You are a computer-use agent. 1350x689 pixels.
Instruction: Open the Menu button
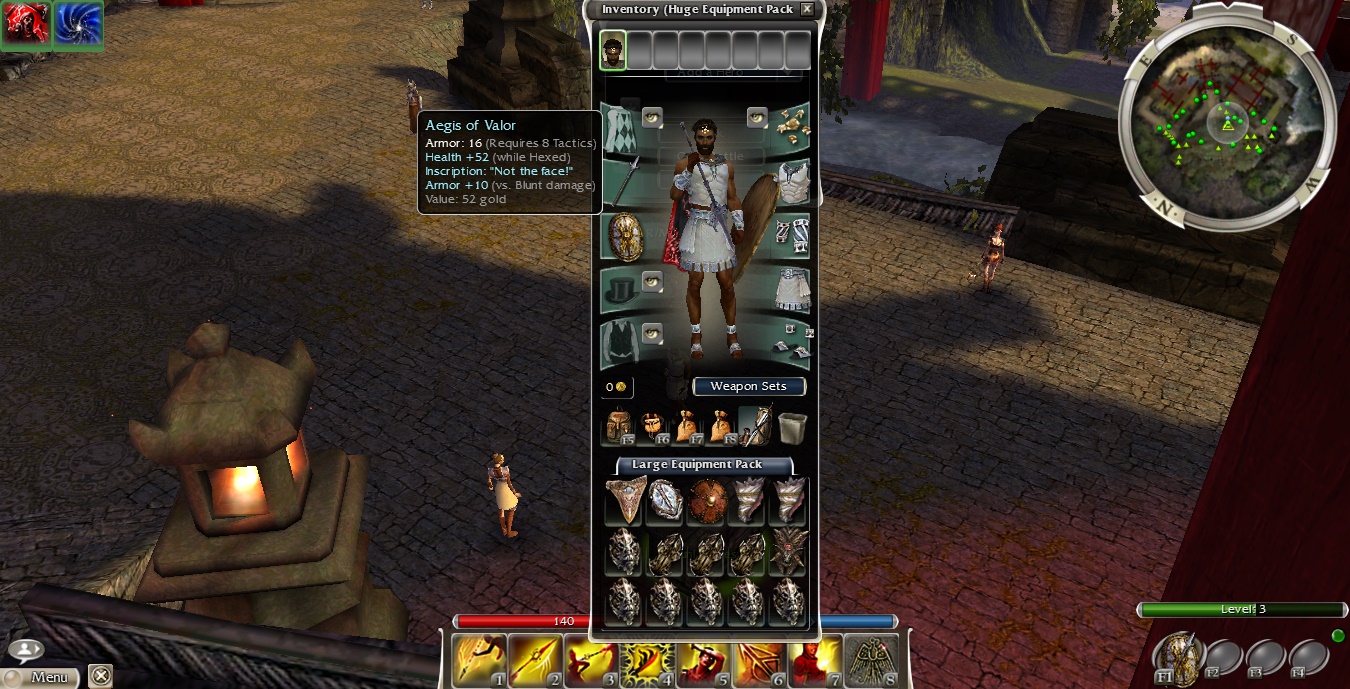click(40, 677)
